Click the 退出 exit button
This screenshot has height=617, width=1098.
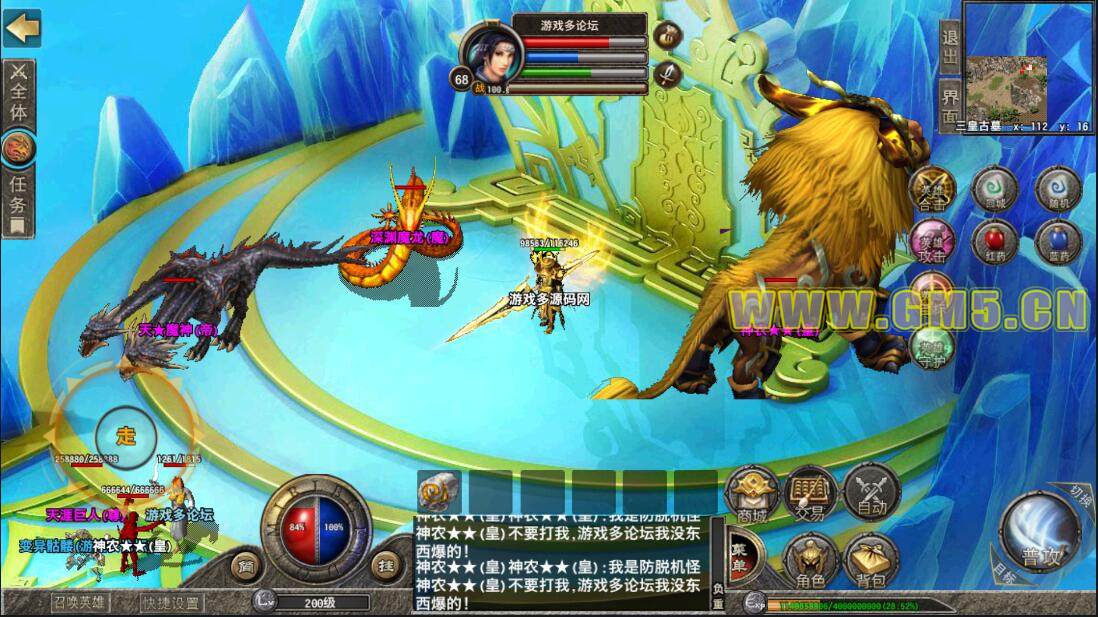[x=950, y=45]
